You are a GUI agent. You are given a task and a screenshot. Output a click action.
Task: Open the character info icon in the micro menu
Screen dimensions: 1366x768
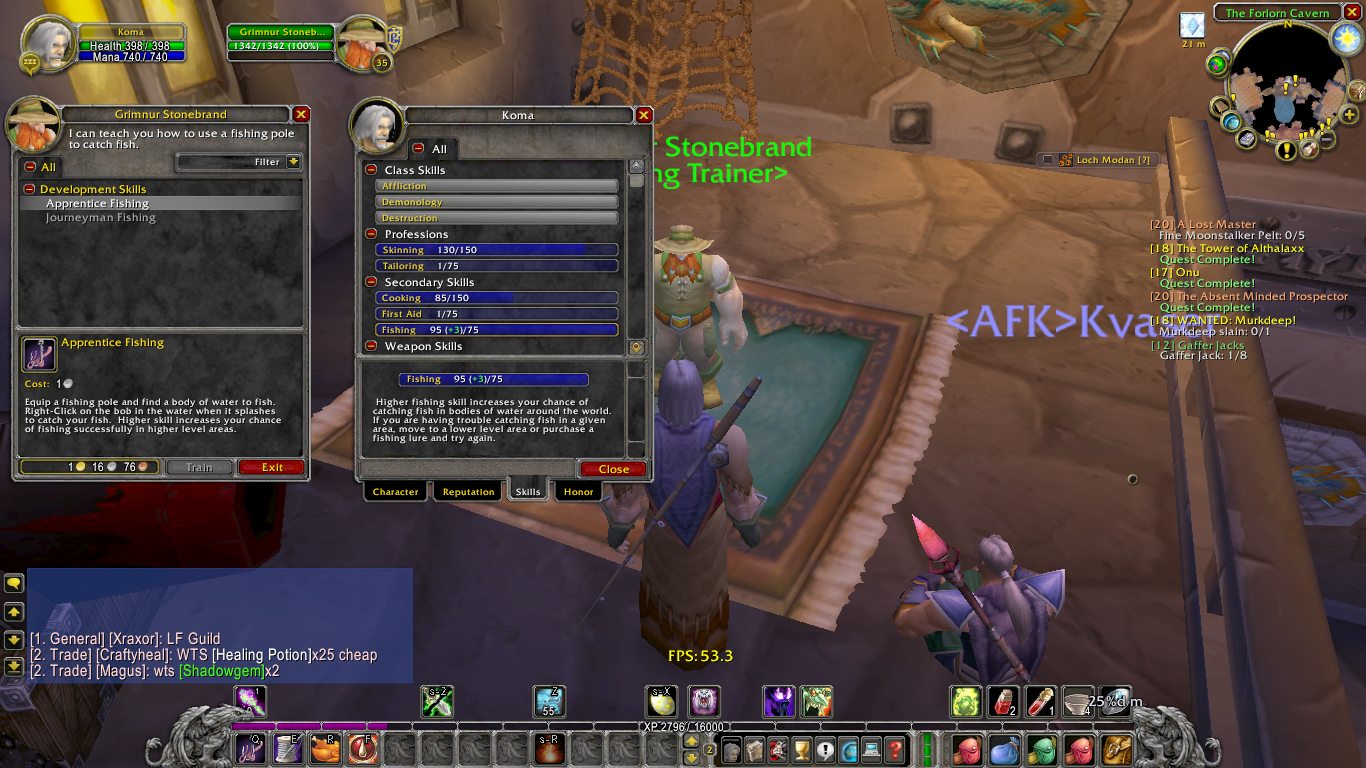tap(731, 748)
